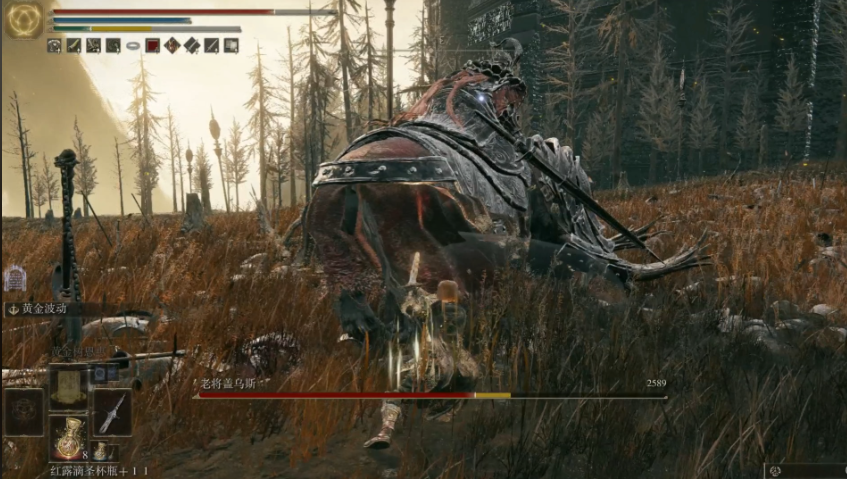Select the silver ring status icon

click(x=133, y=45)
